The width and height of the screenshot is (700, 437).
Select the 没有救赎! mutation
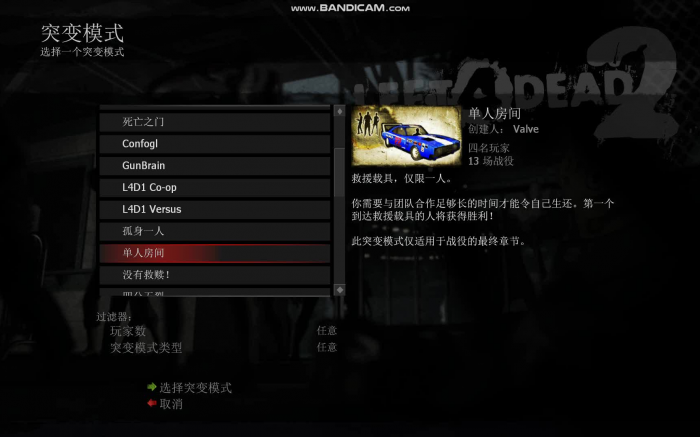click(x=214, y=274)
